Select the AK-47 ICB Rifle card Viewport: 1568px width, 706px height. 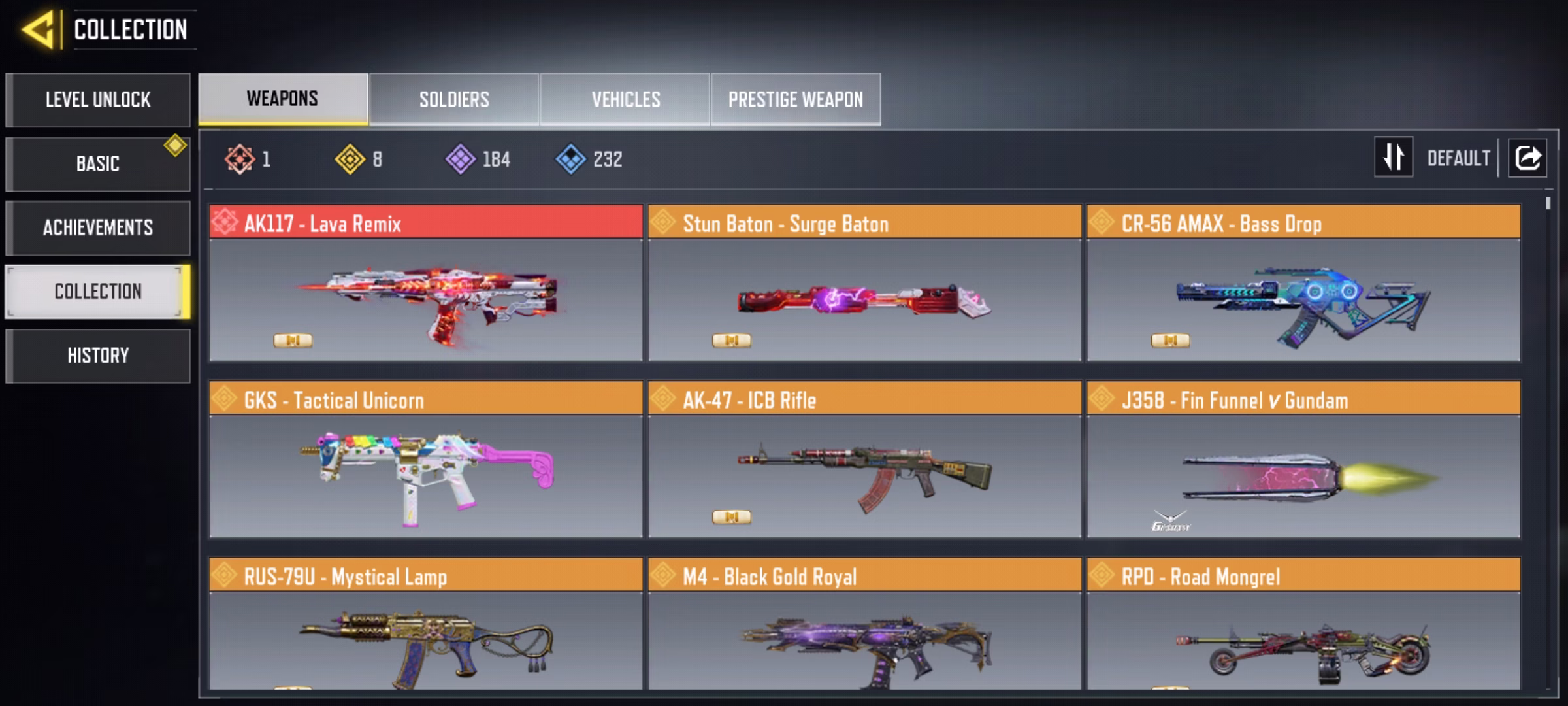click(x=864, y=460)
